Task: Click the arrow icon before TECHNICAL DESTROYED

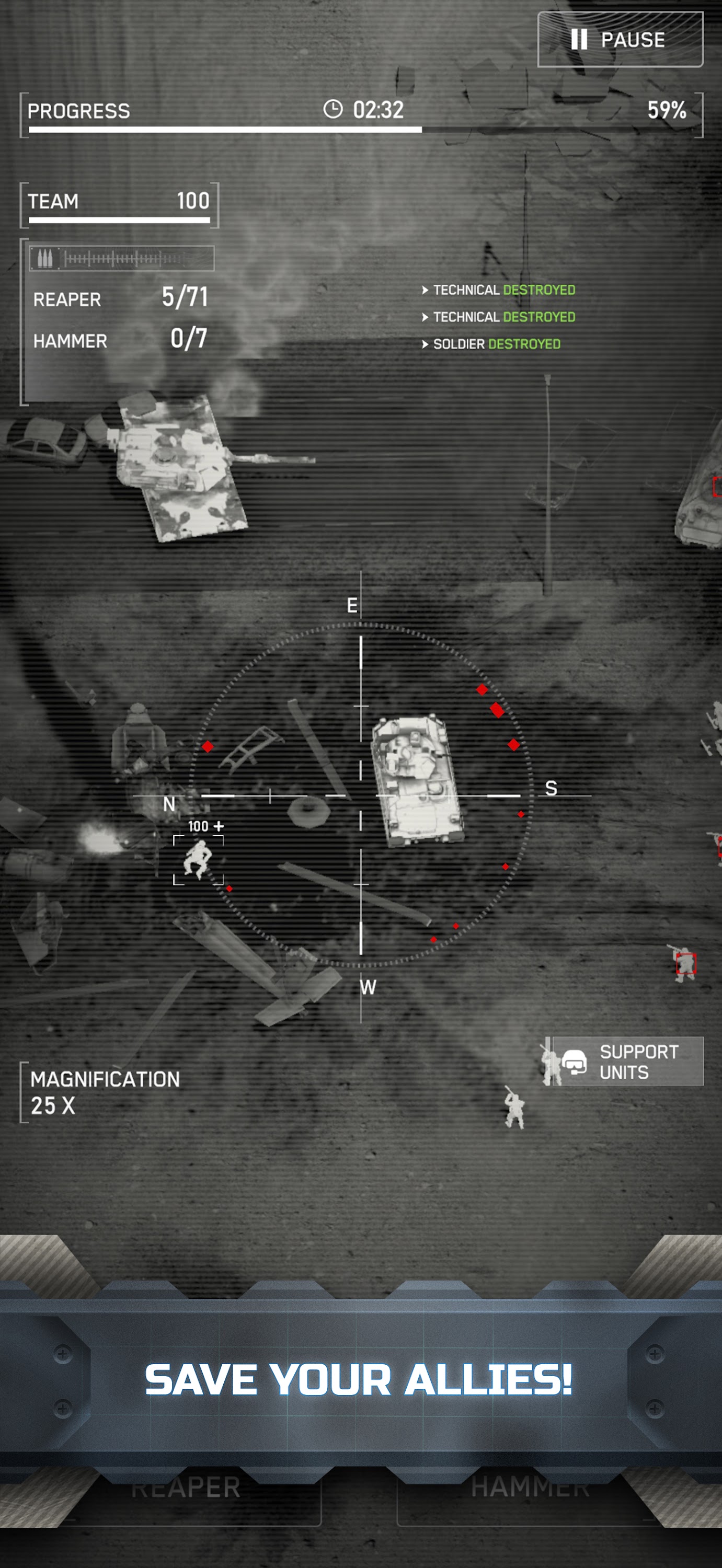Action: (426, 291)
